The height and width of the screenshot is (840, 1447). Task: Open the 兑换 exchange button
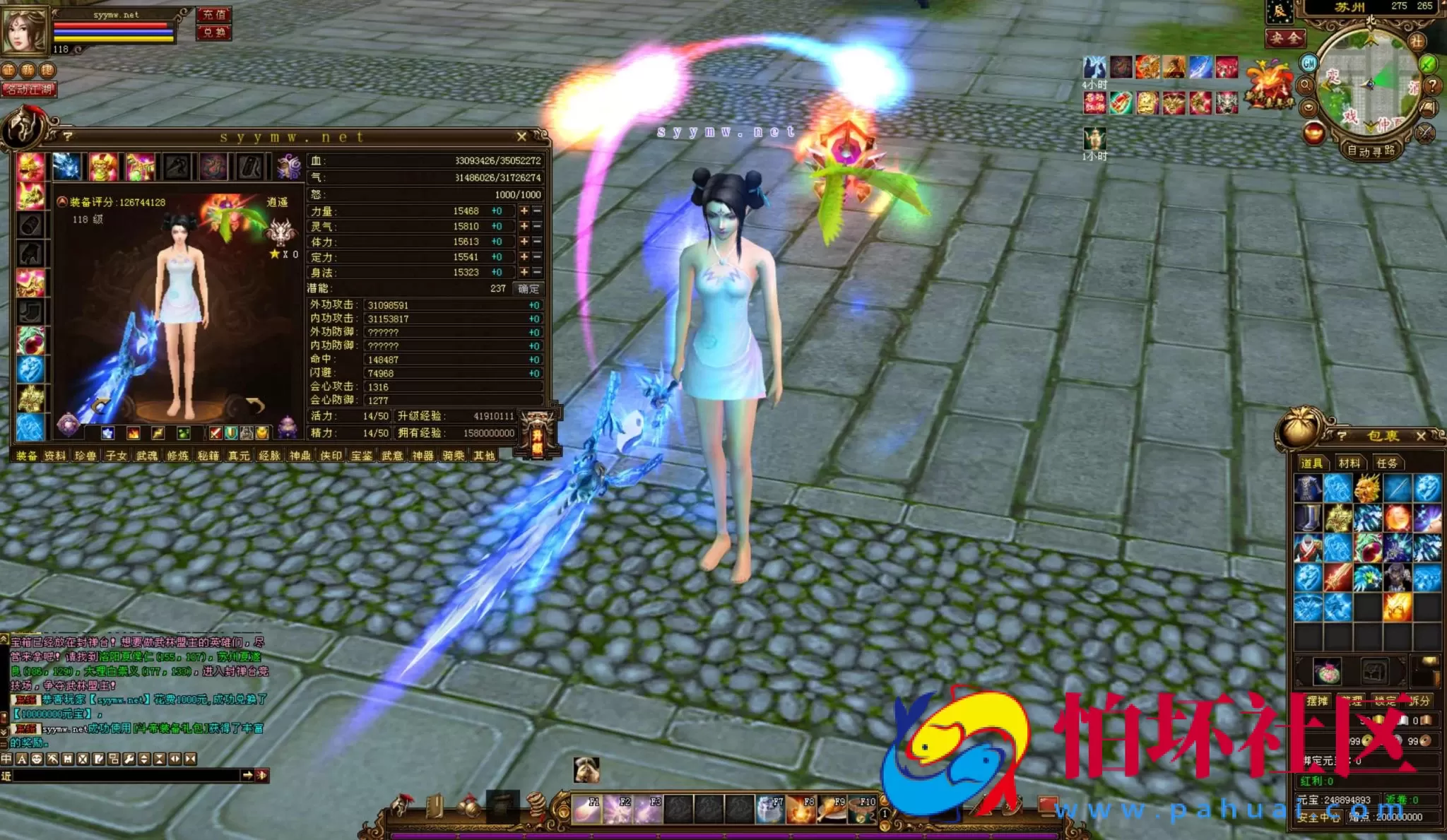coord(213,32)
